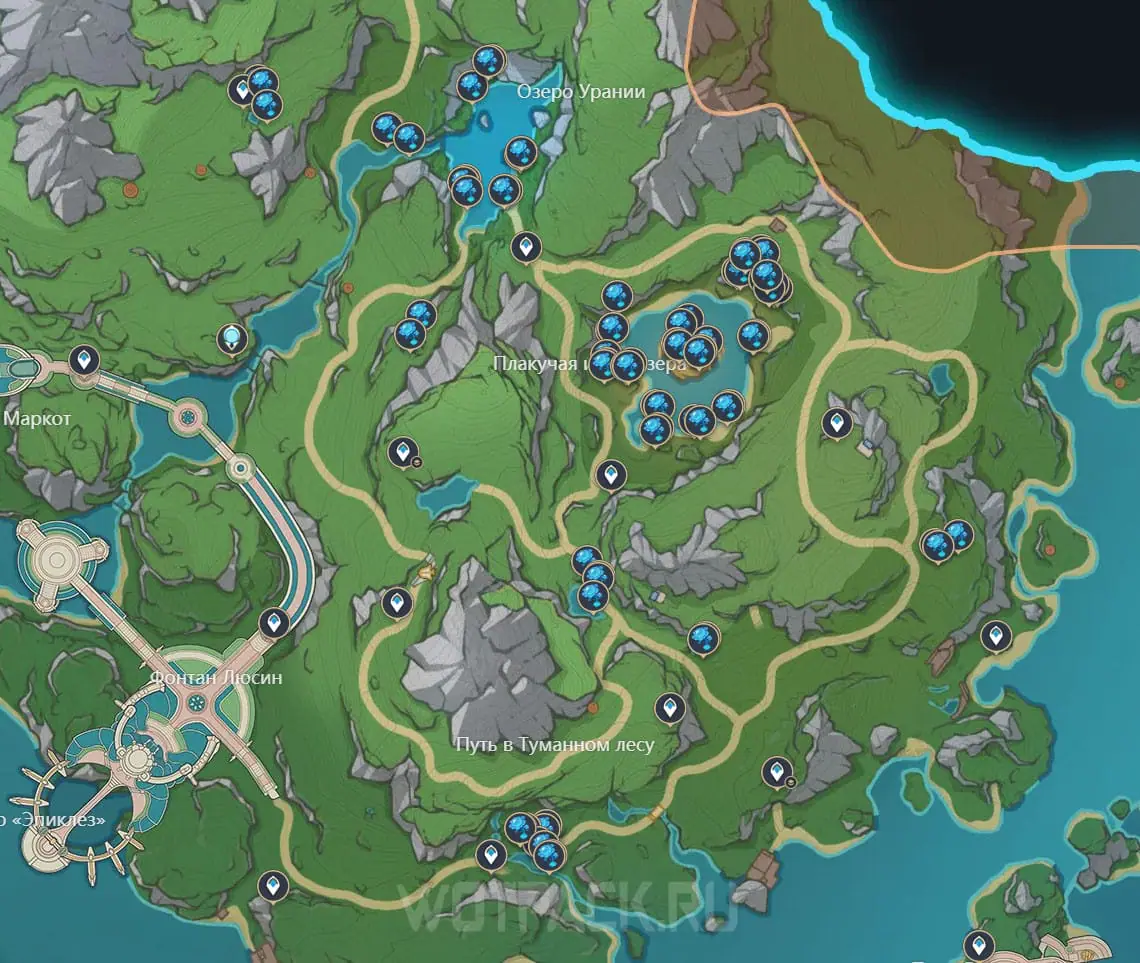Pick the single flower marker on willow lake's east shore
The height and width of the screenshot is (963, 1140).
point(753,336)
